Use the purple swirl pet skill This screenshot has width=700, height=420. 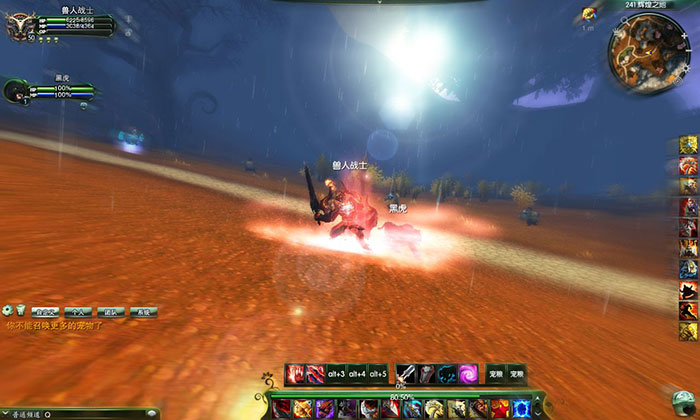(467, 374)
